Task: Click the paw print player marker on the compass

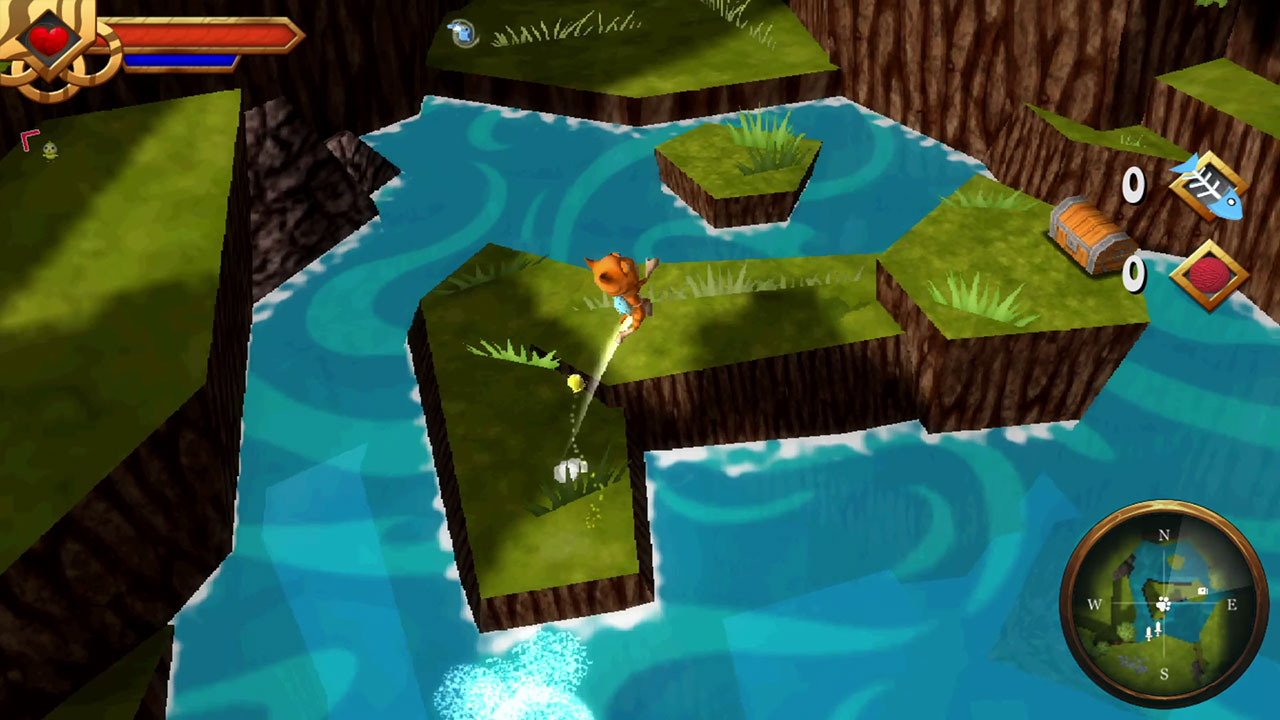Action: pyautogui.click(x=1163, y=605)
